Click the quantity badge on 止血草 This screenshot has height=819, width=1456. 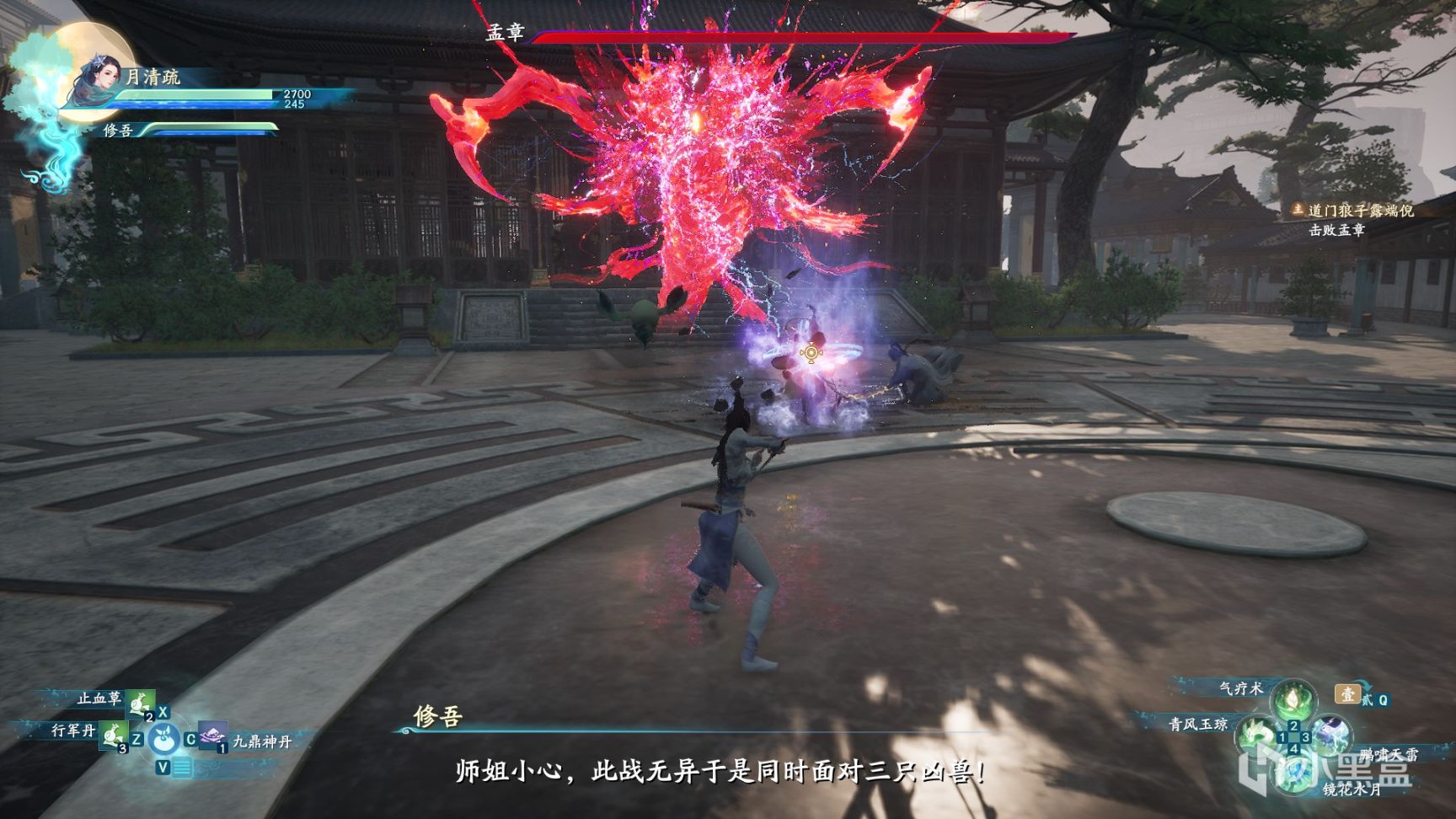[x=149, y=717]
